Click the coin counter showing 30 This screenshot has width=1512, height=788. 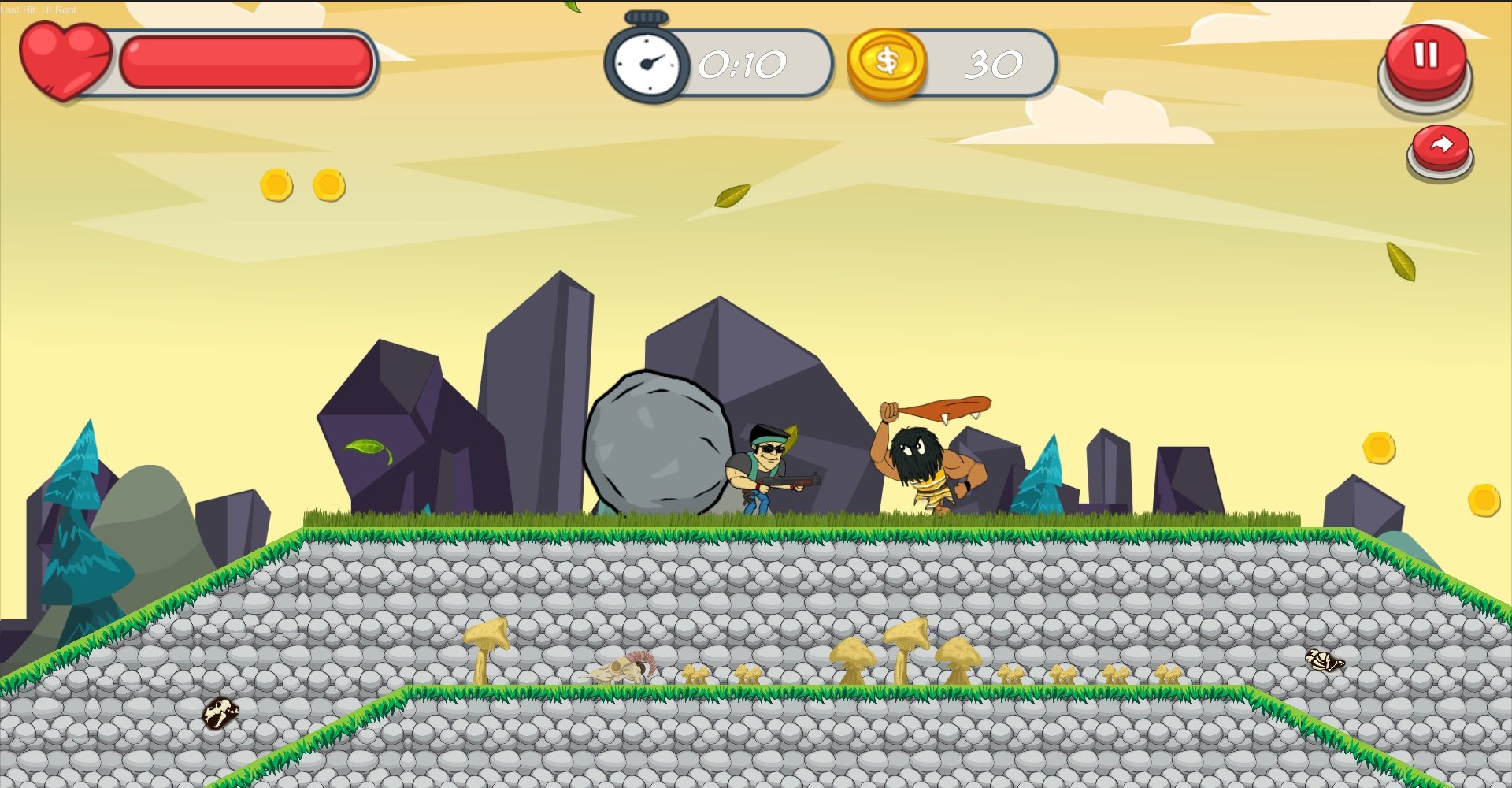pyautogui.click(x=994, y=65)
